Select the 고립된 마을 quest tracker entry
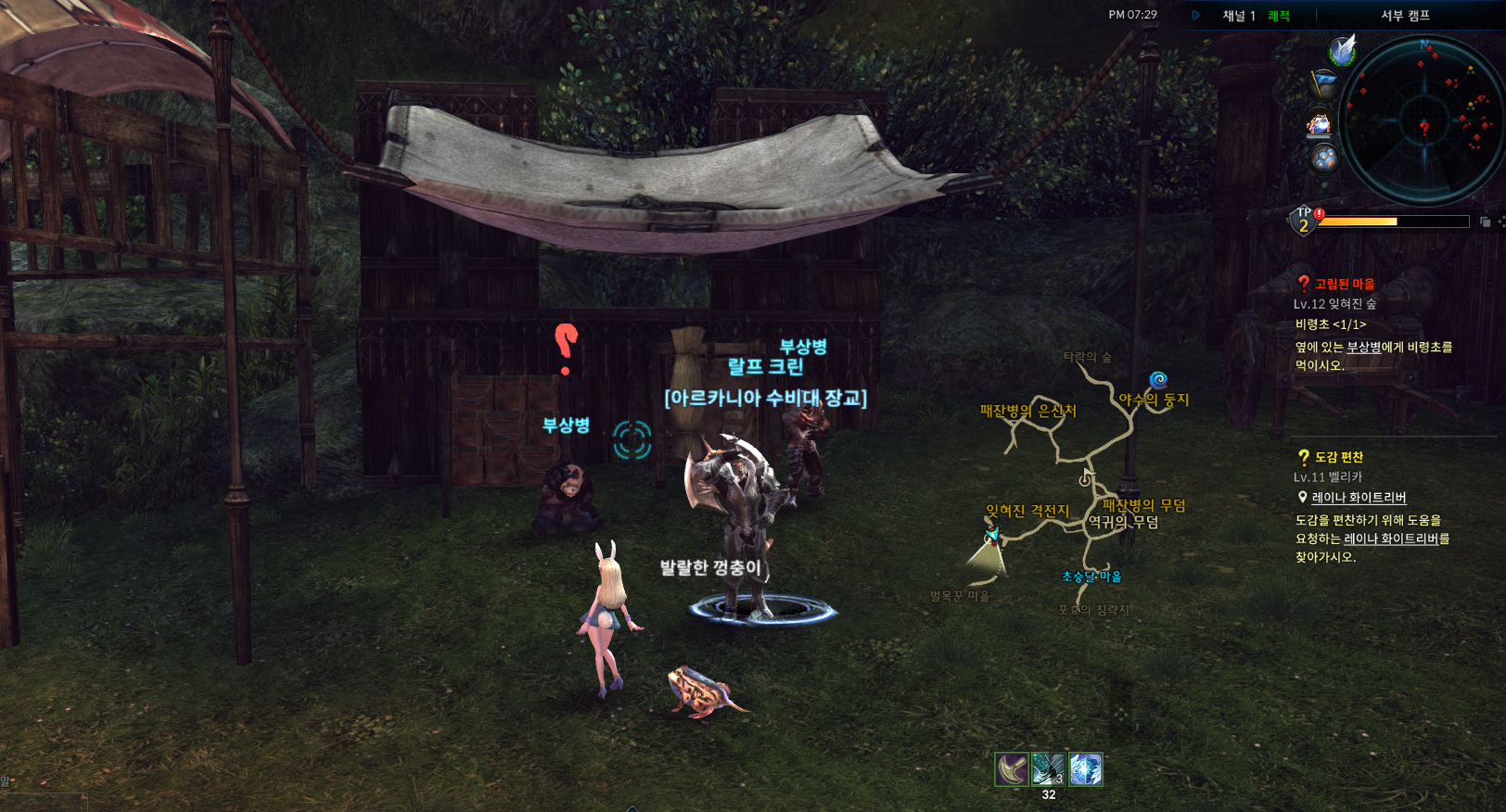Screen dimensions: 1506x812 (x=1344, y=284)
